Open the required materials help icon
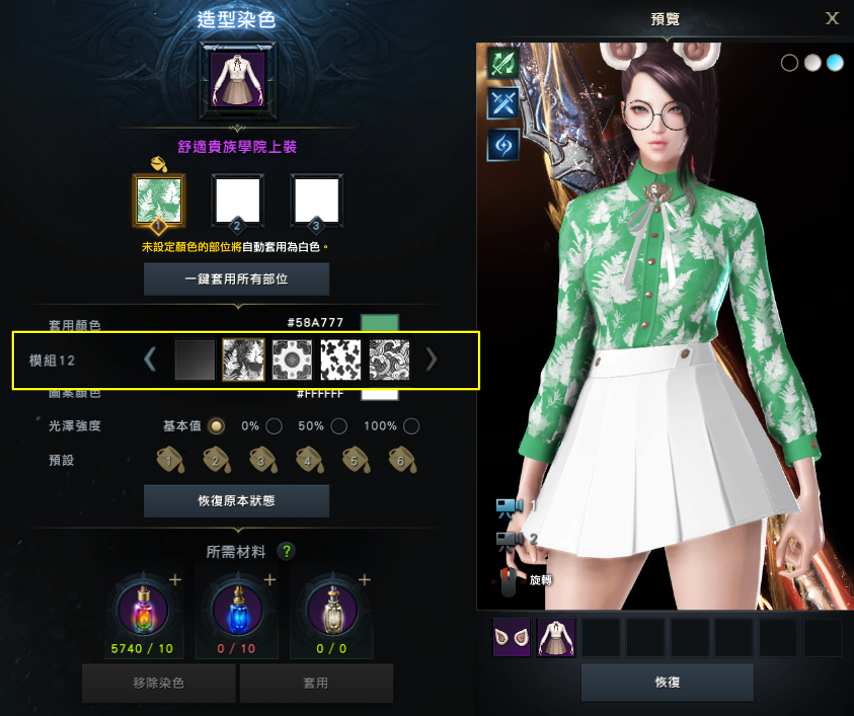Viewport: 854px width, 716px height. click(287, 551)
